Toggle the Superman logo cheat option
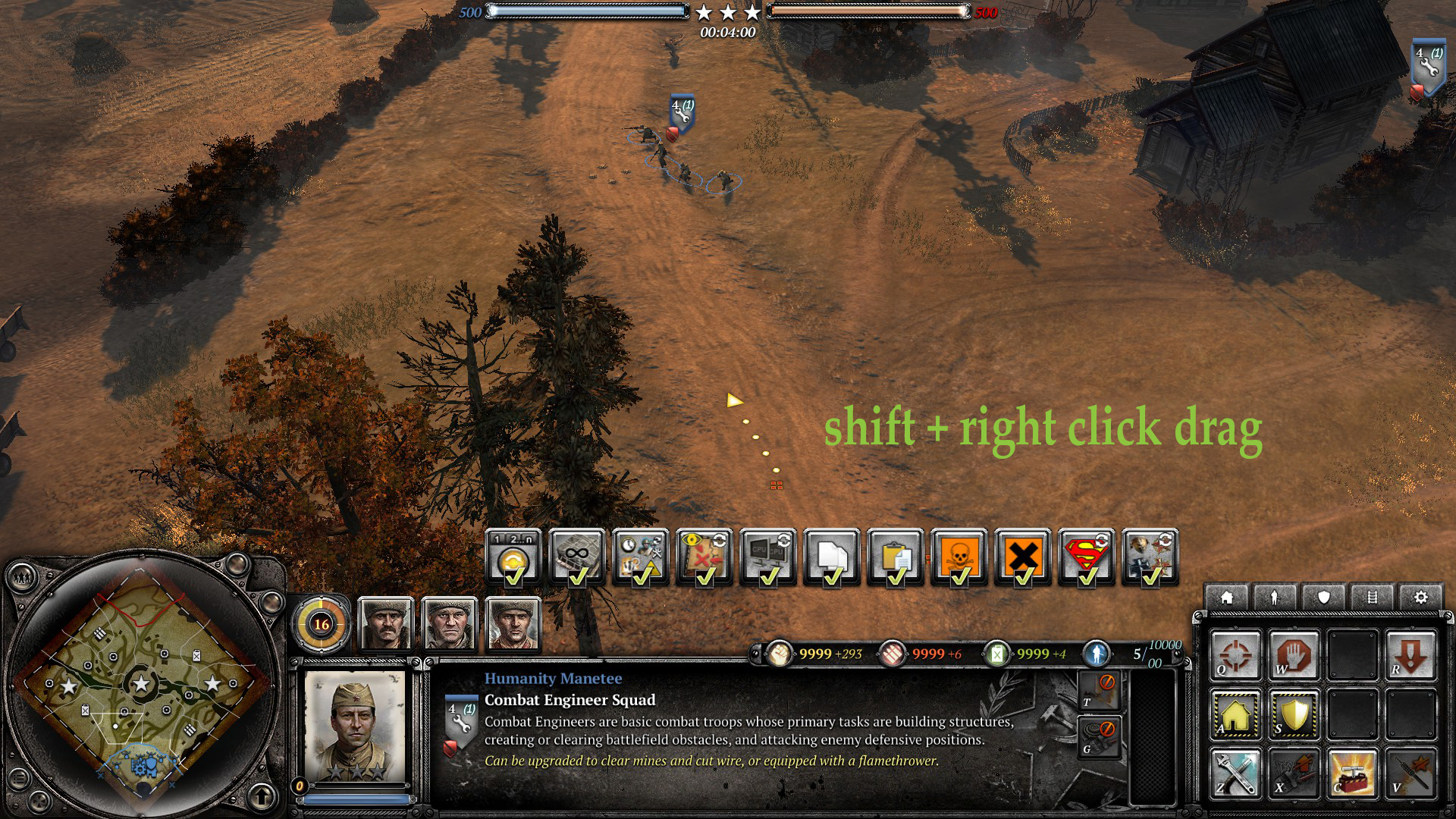This screenshot has width=1456, height=819. [1087, 557]
